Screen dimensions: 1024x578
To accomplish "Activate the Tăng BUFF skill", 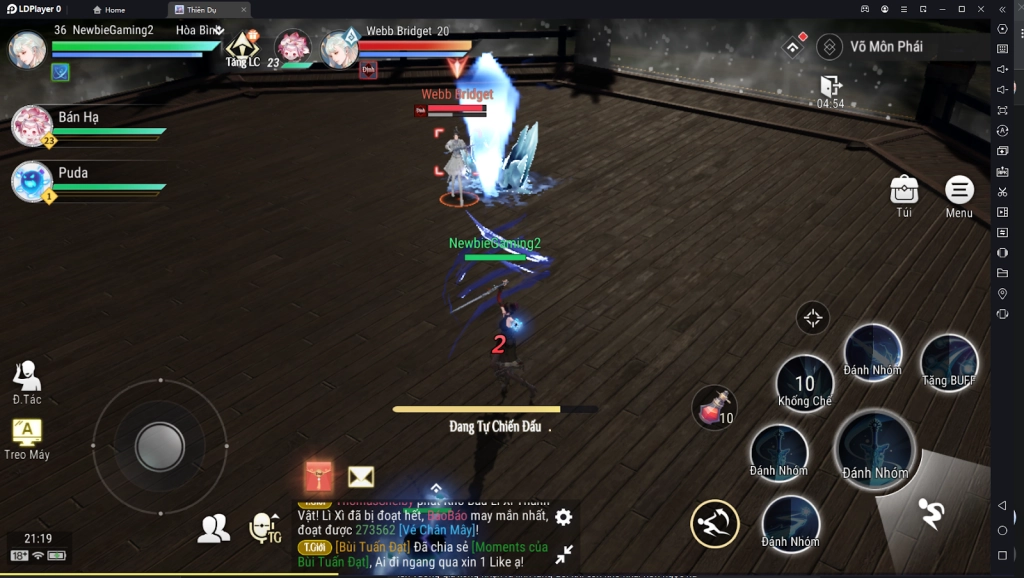I will (x=948, y=361).
